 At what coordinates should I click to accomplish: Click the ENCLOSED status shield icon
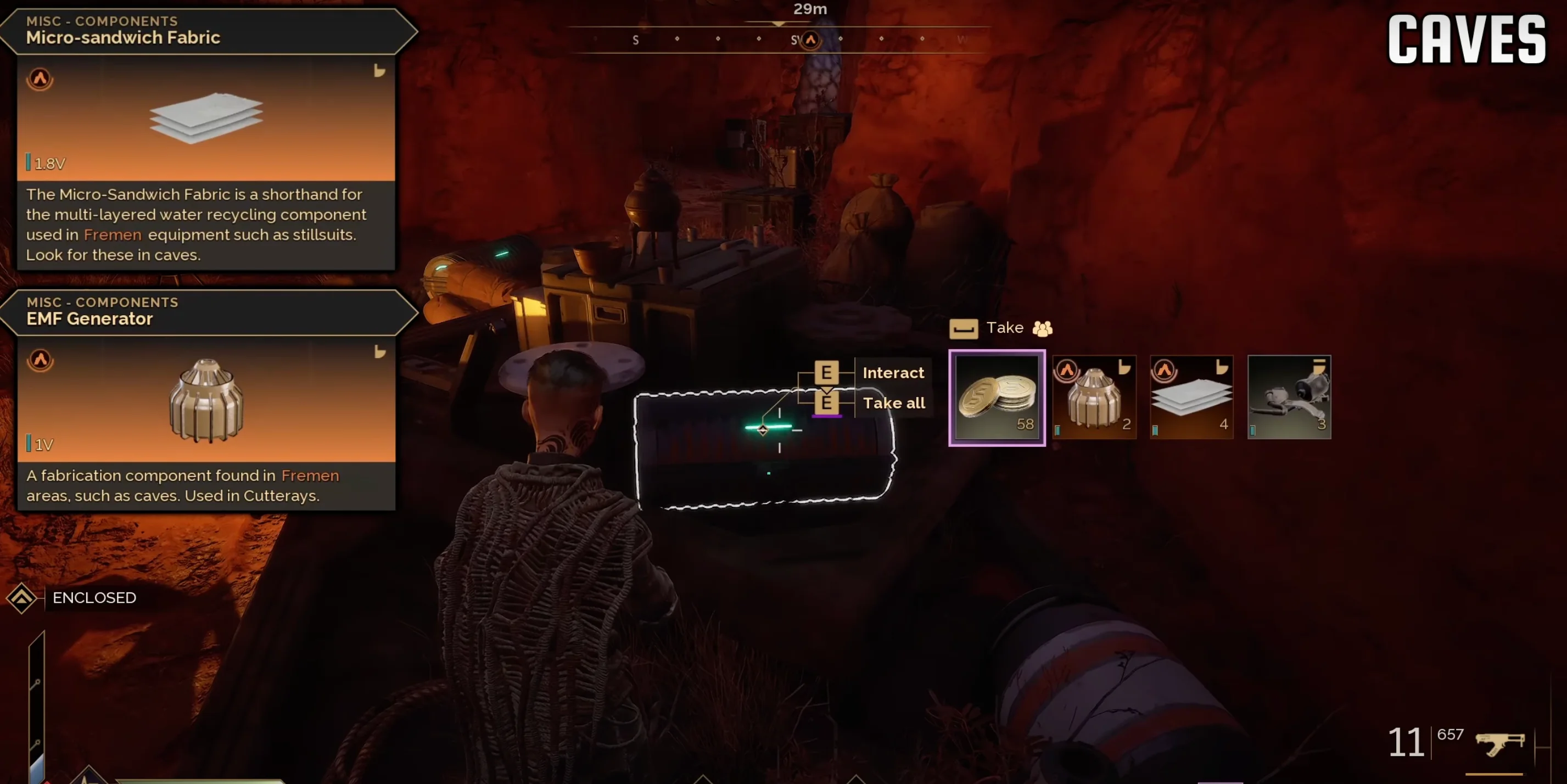point(22,598)
